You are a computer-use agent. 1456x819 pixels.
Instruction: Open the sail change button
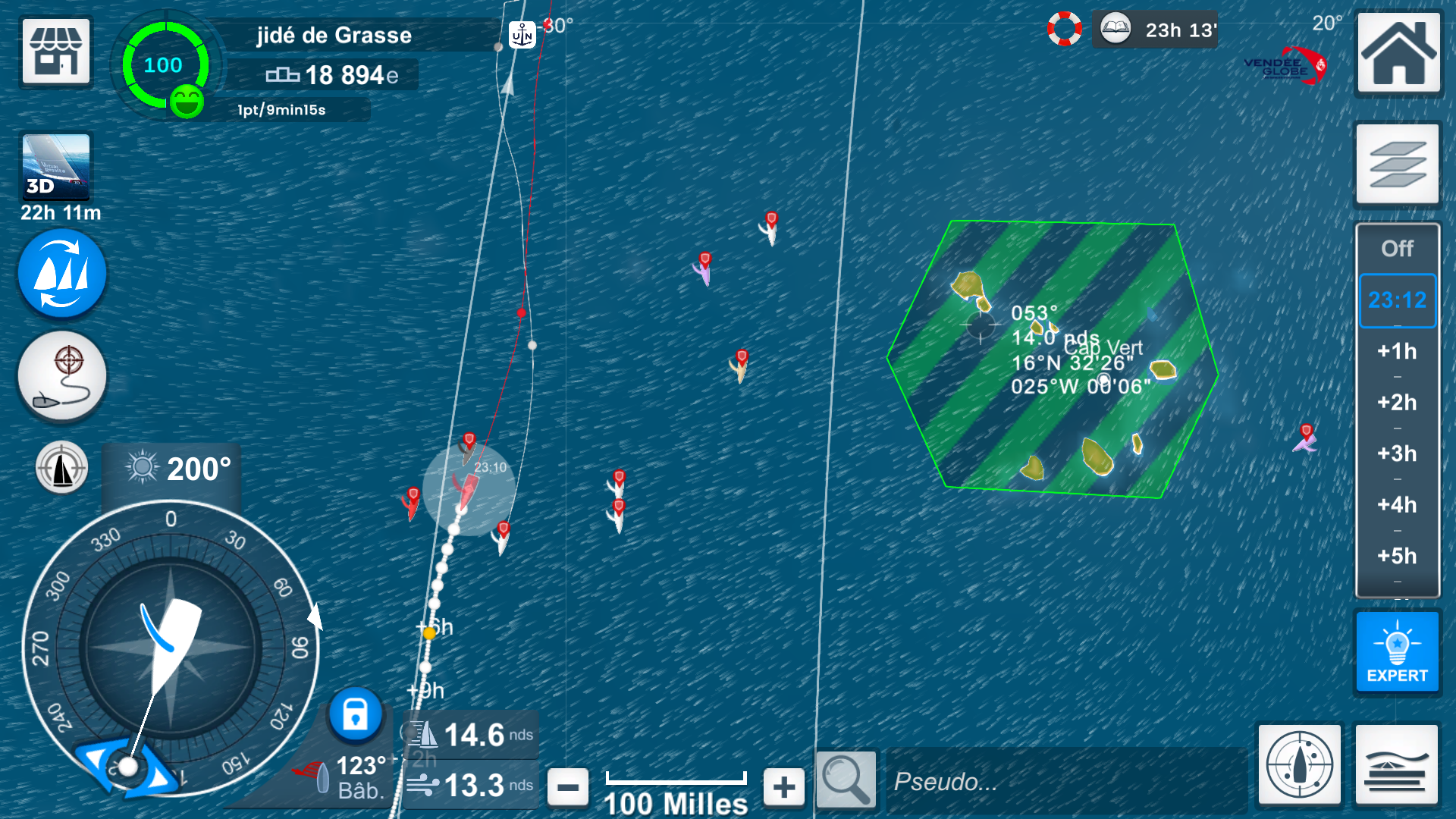point(62,275)
